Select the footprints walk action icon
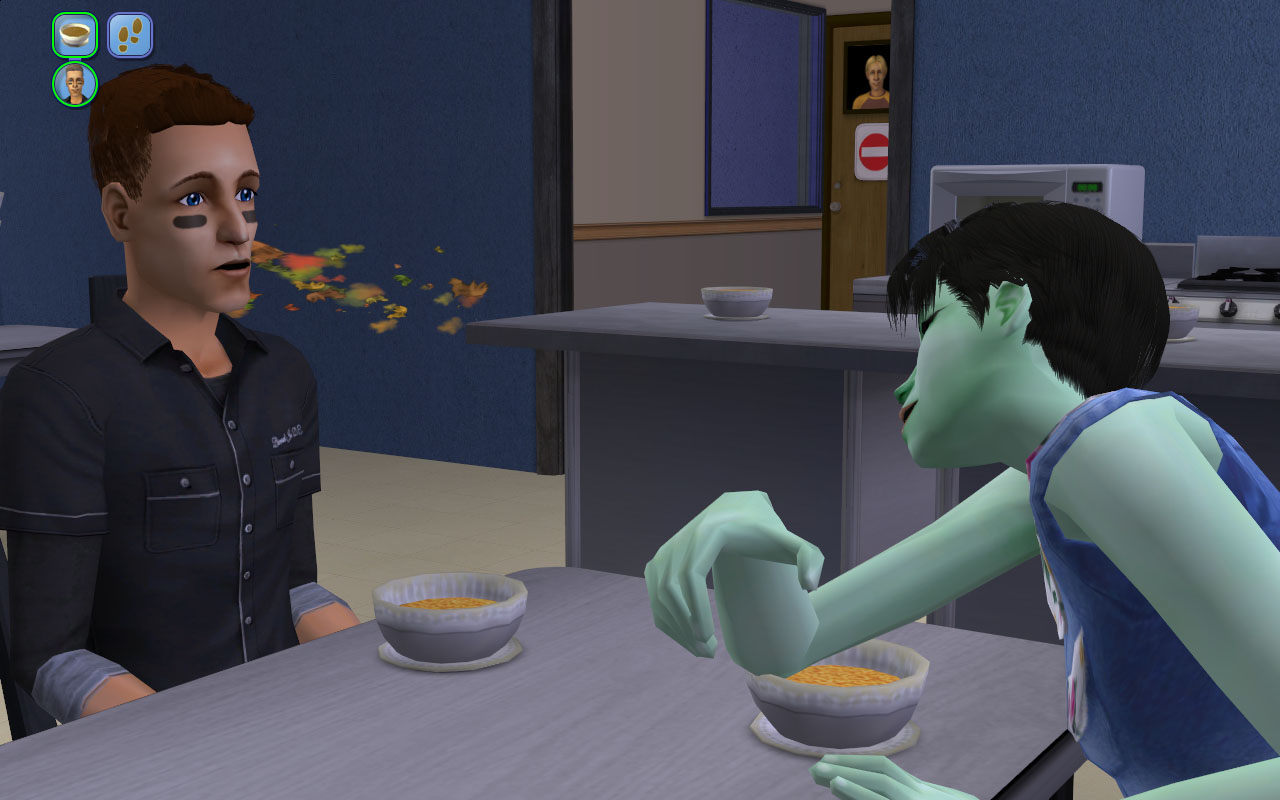Image resolution: width=1280 pixels, height=800 pixels. click(130, 35)
